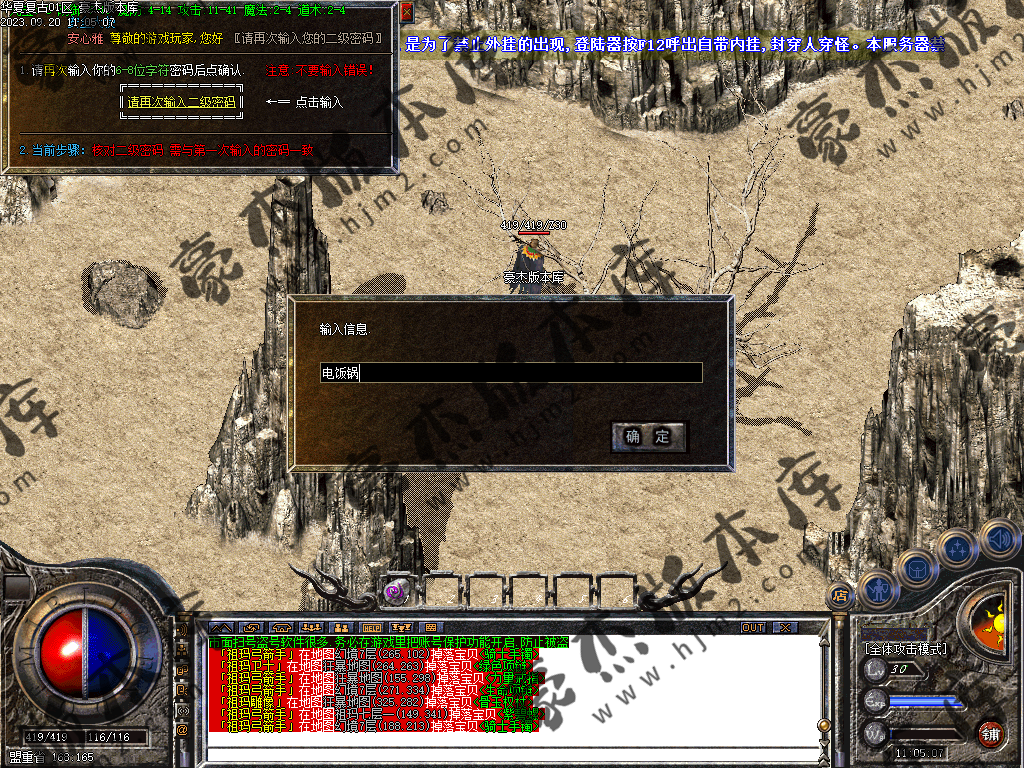Select the 请再次输入二级密码 link
The width and height of the screenshot is (1024, 768).
pos(181,102)
